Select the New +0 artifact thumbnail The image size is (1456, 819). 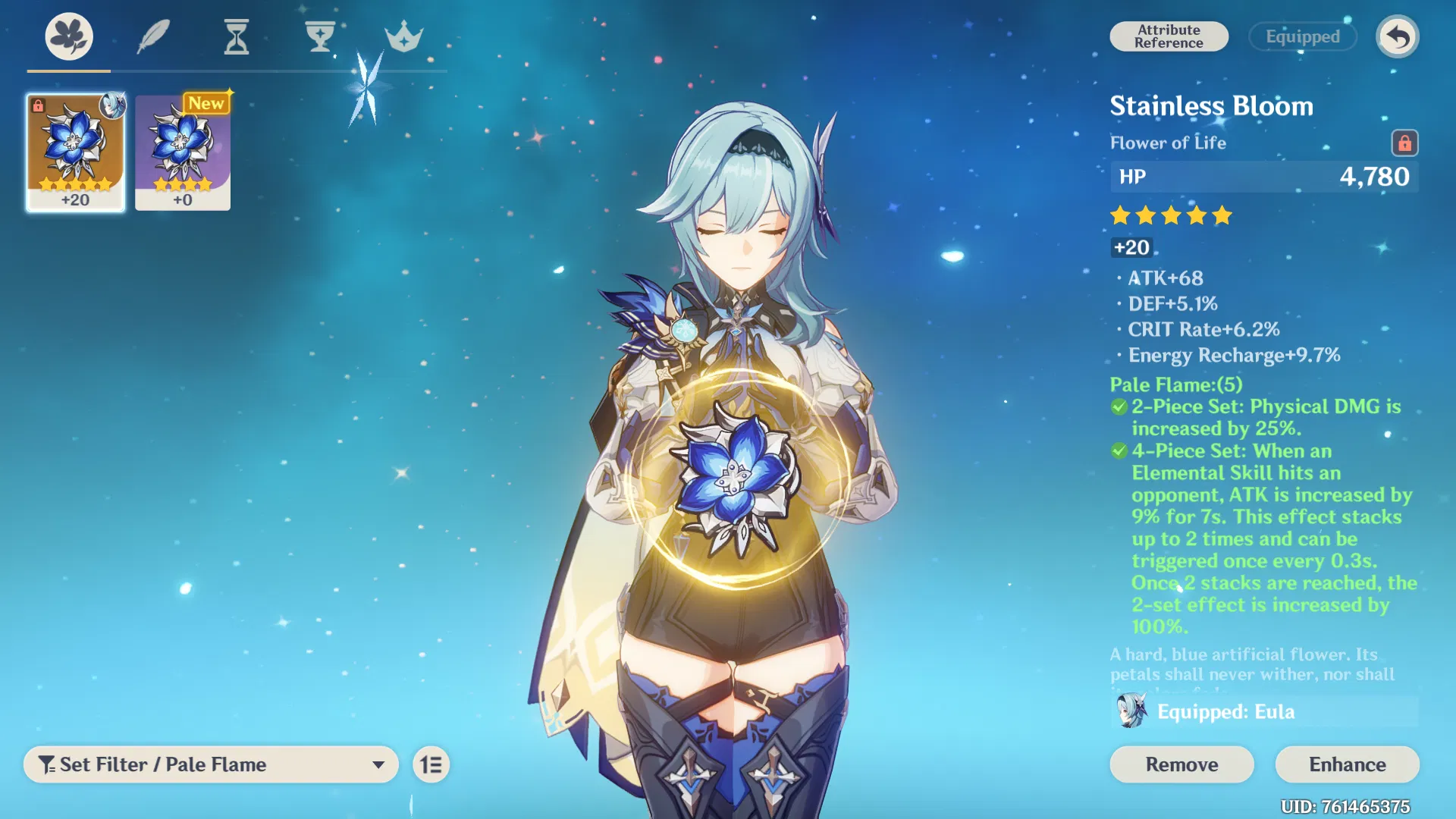point(182,152)
